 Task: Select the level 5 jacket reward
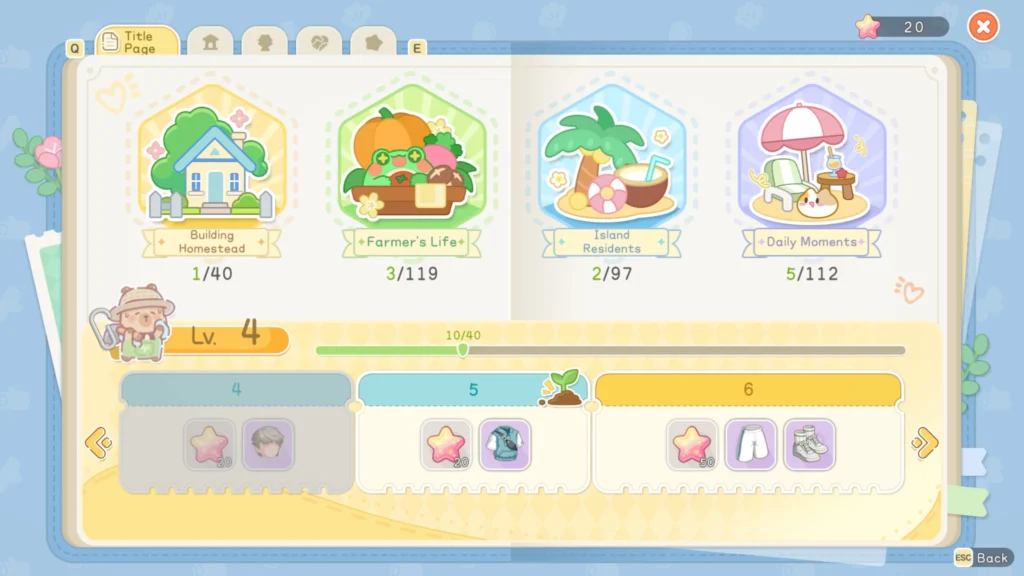click(505, 444)
